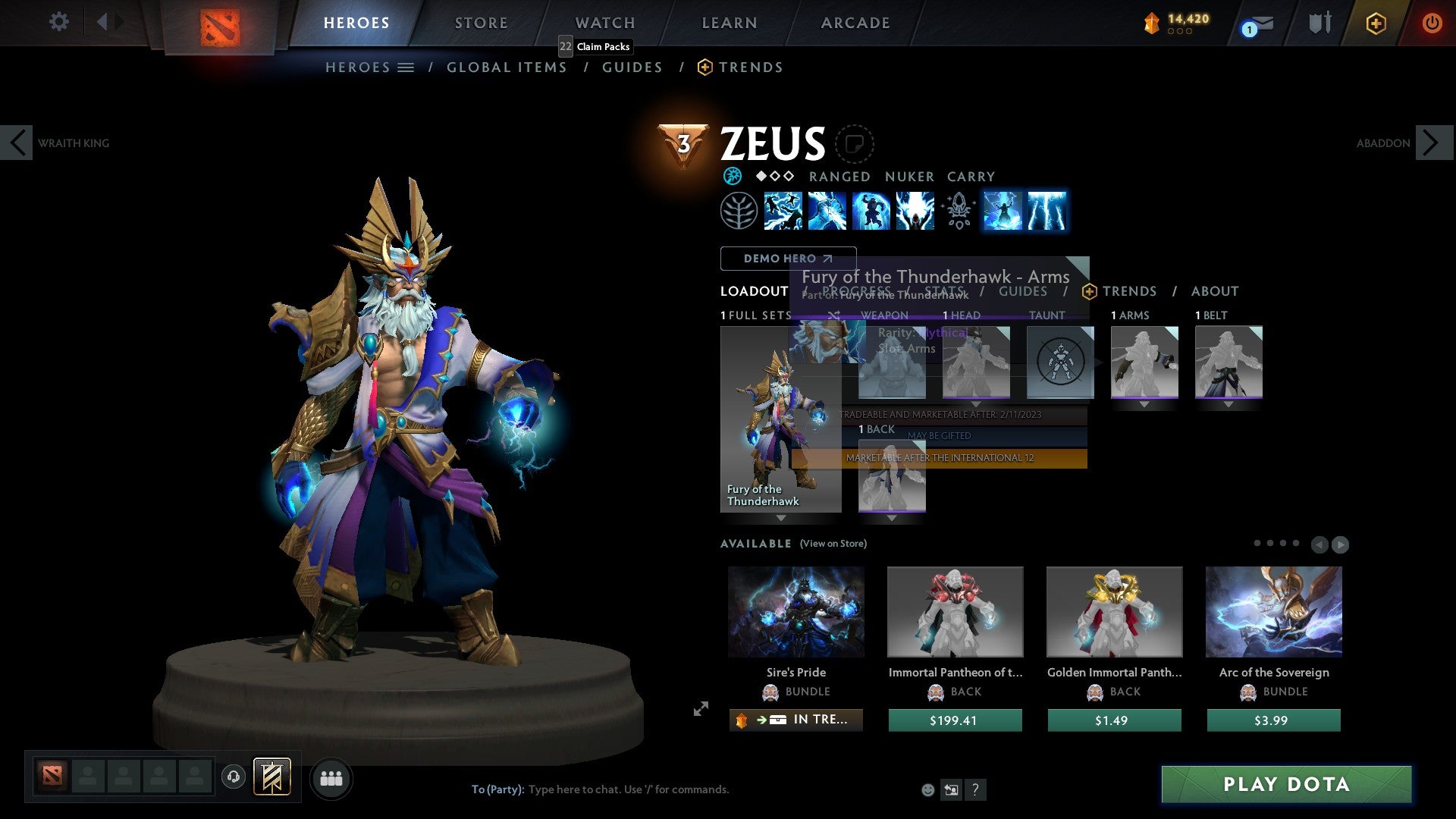The height and width of the screenshot is (819, 1456).
Task: Click the Arc of the Sovereign bundle thumbnail
Action: (1273, 611)
